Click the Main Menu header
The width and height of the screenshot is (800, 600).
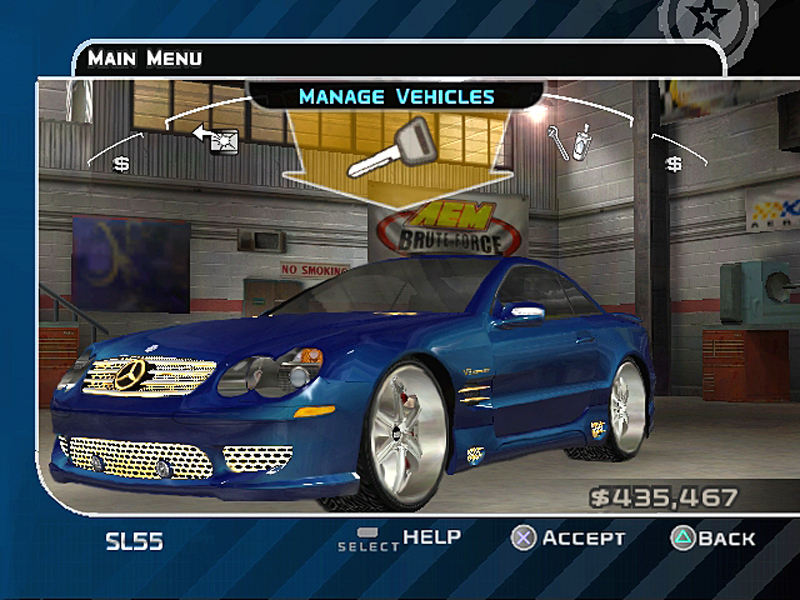click(144, 58)
